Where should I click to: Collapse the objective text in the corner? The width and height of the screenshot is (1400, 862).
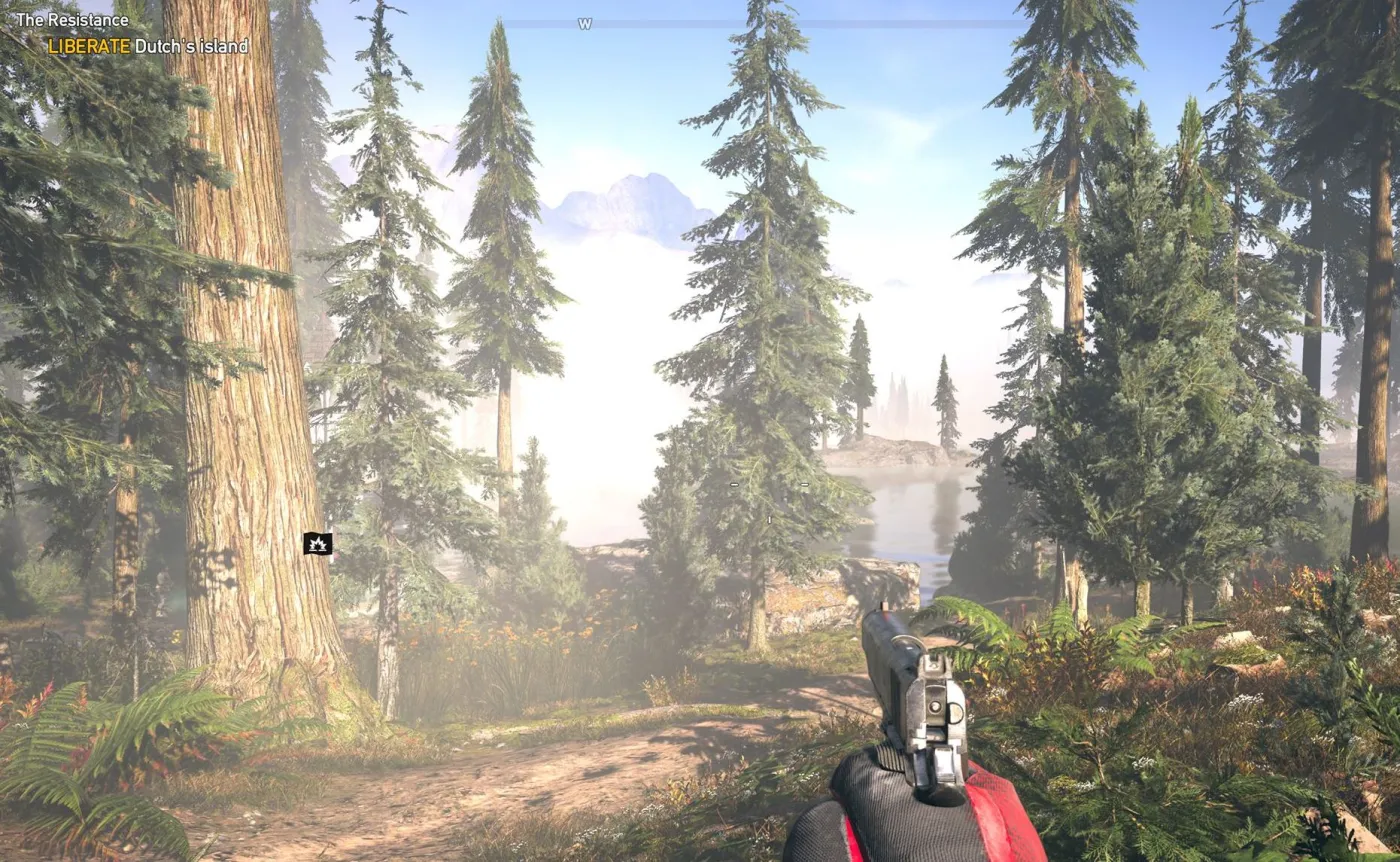click(x=148, y=45)
